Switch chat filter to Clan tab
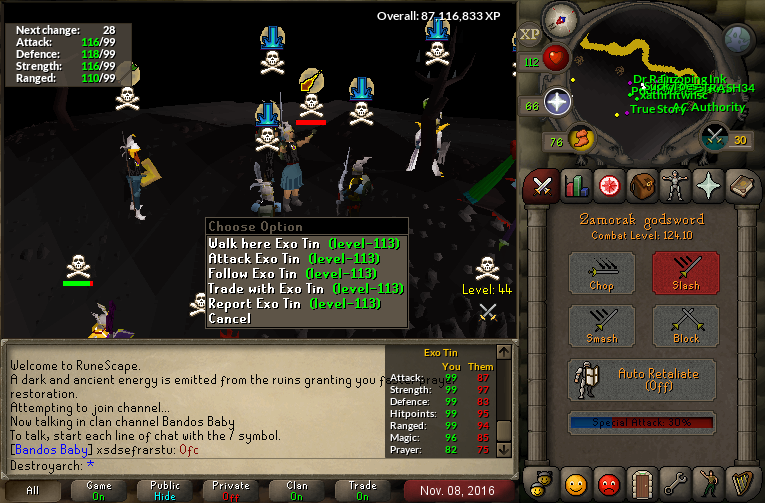The width and height of the screenshot is (765, 504). (x=297, y=490)
